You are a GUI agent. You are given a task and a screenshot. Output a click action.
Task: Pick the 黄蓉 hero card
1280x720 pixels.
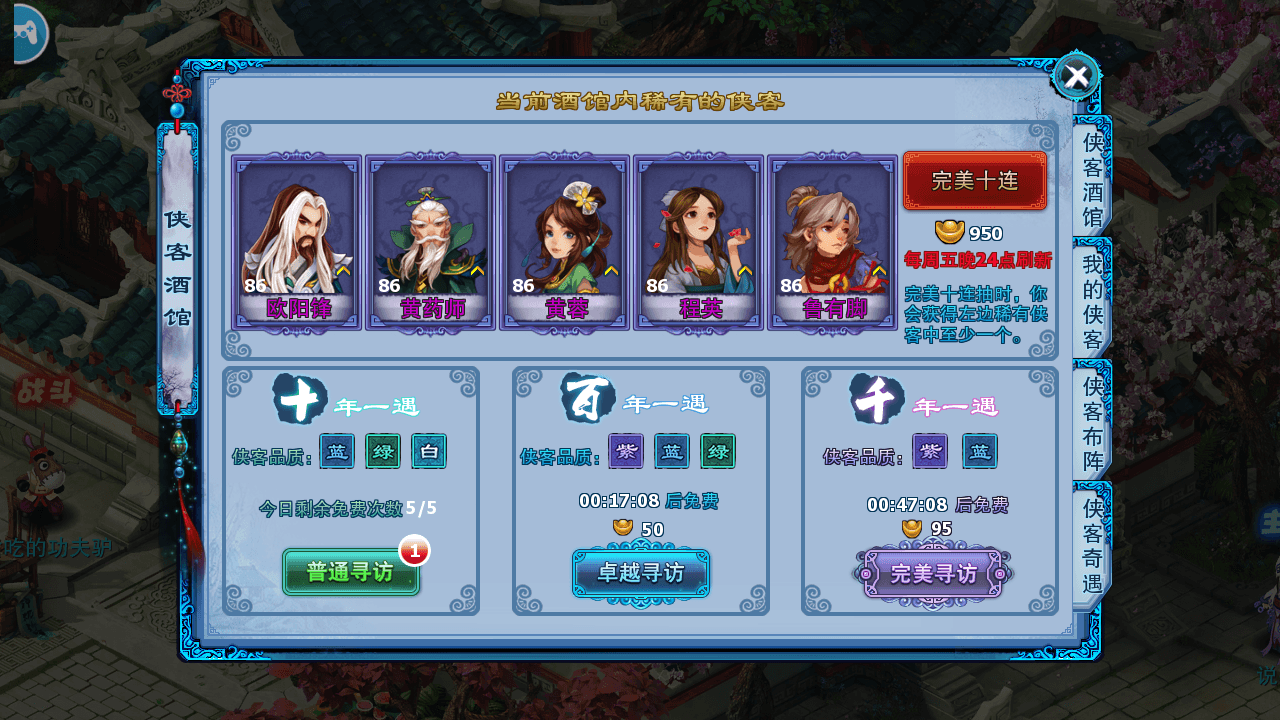tap(565, 242)
